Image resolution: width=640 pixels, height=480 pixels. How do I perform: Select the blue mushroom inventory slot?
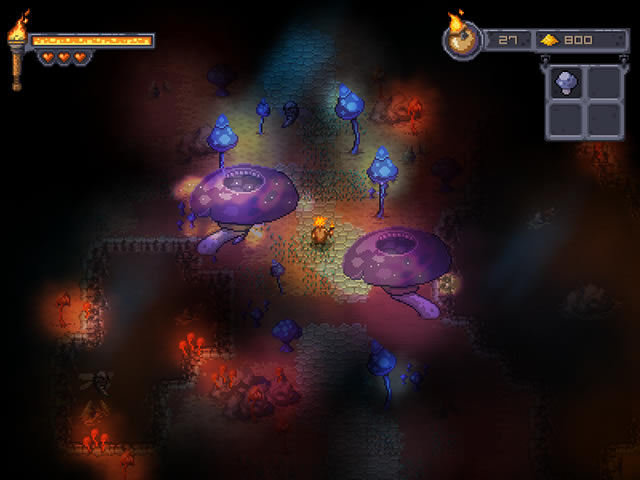click(x=565, y=83)
